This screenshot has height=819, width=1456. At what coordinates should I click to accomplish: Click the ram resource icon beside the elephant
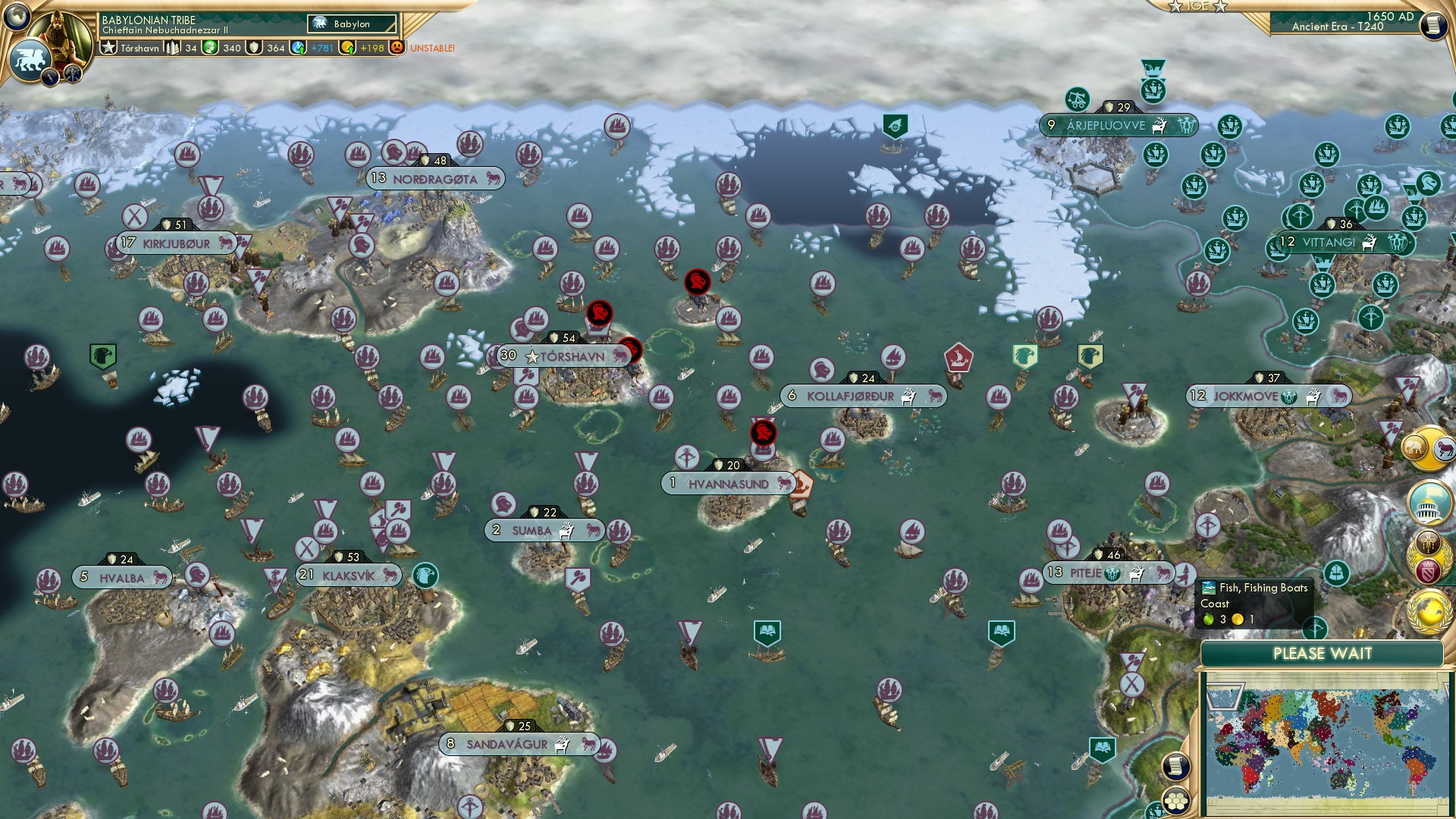pos(1444,449)
